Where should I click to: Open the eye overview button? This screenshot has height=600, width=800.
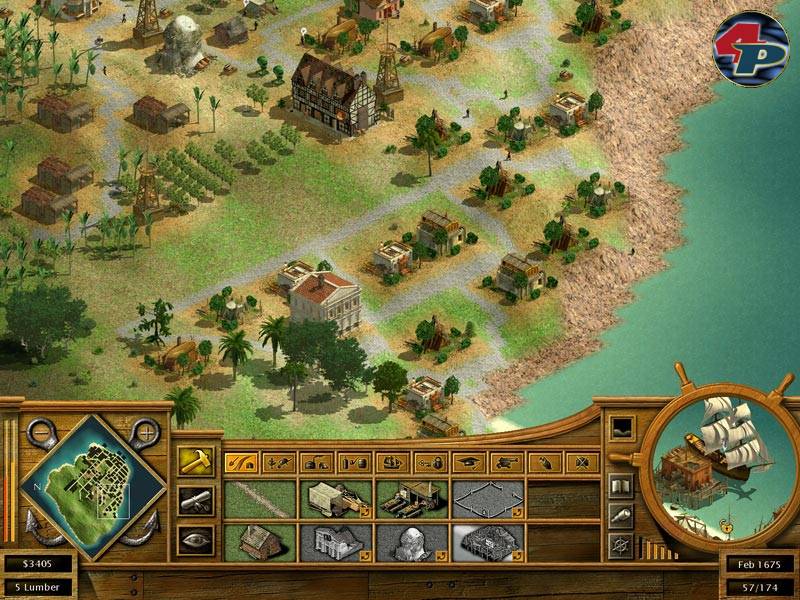193,539
